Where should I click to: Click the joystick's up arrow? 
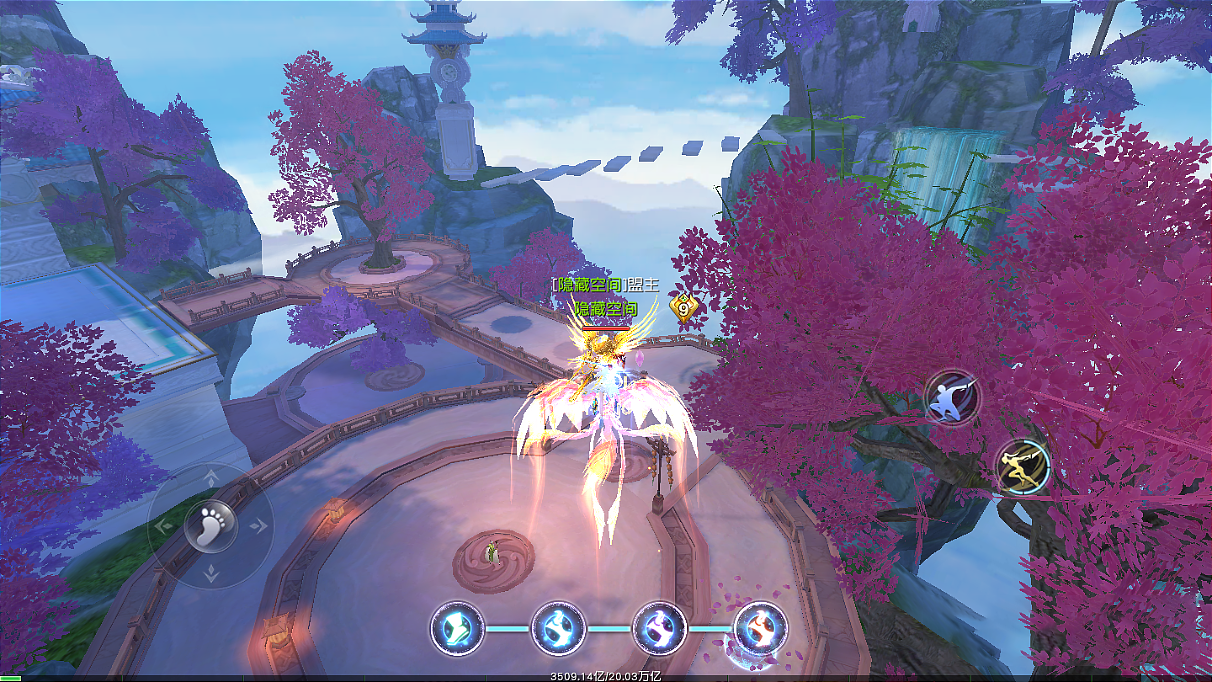point(211,477)
